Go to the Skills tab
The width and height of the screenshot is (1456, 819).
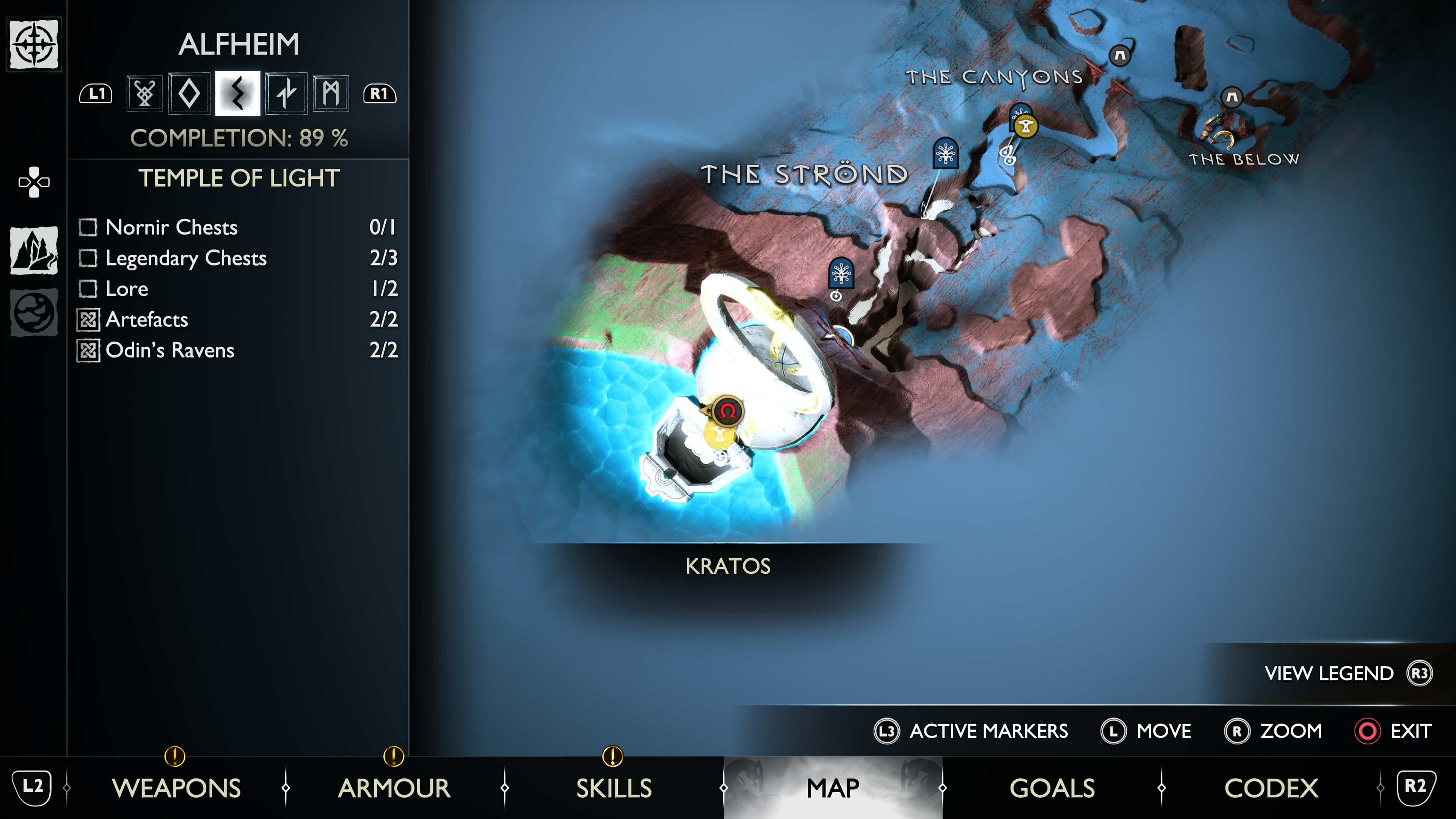pos(613,788)
